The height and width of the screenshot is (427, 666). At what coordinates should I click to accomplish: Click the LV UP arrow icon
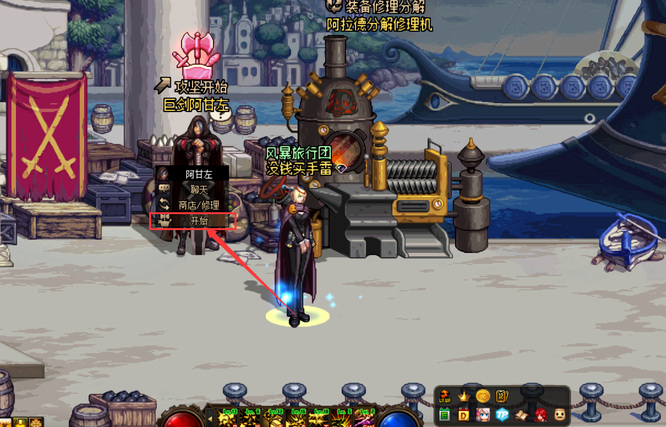pyautogui.click(x=445, y=396)
